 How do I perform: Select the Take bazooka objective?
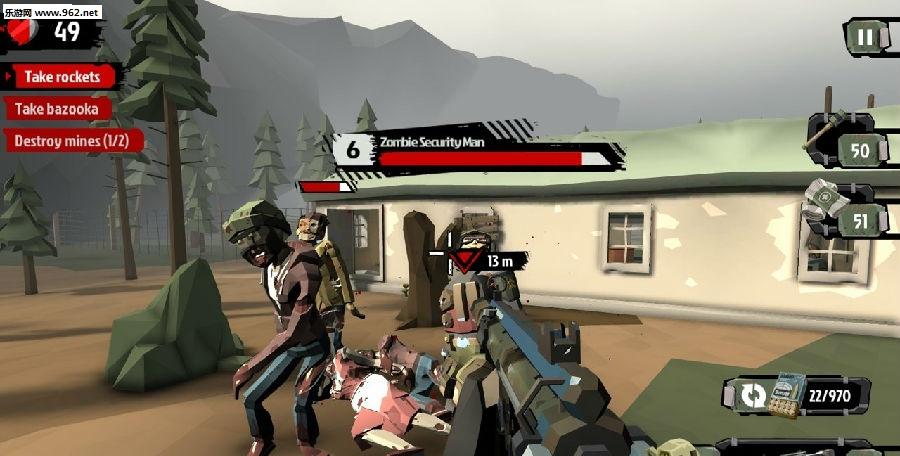[x=60, y=109]
